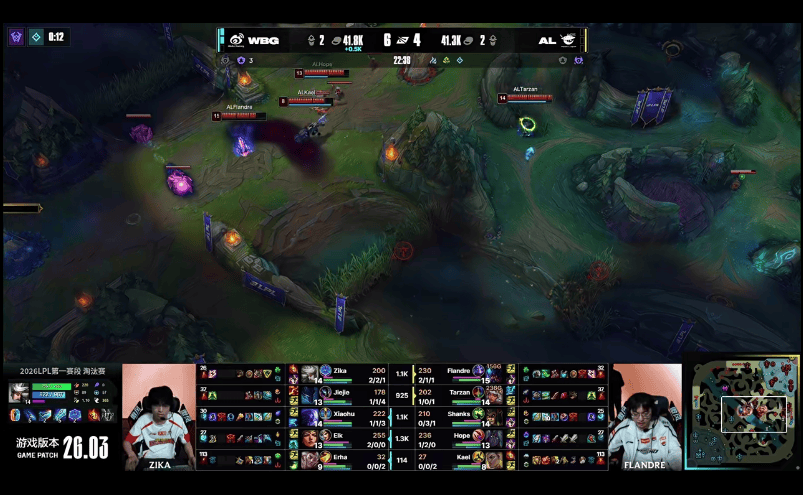803x495 pixels.
Task: Click the minimap in the corner
Action: tap(743, 415)
